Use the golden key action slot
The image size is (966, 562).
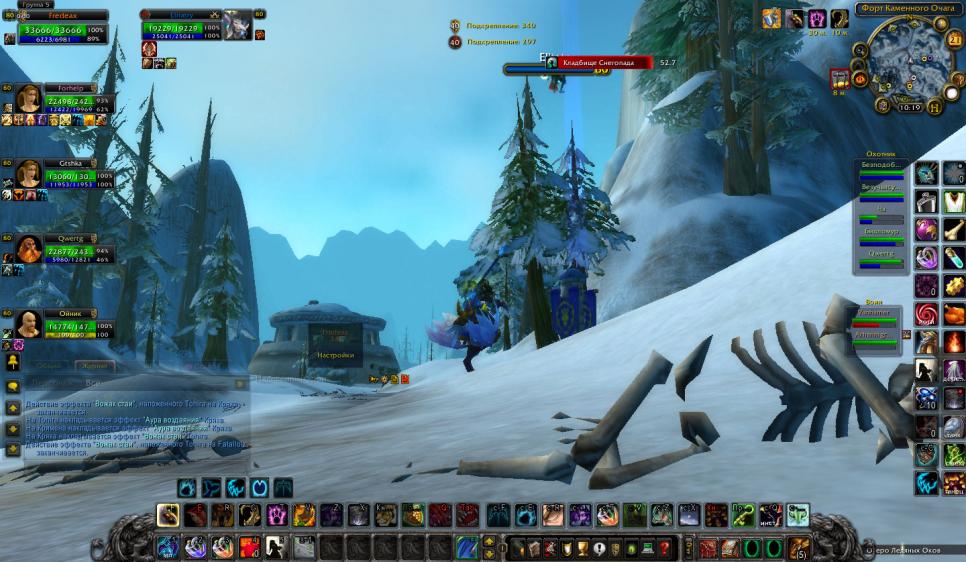tap(741, 515)
